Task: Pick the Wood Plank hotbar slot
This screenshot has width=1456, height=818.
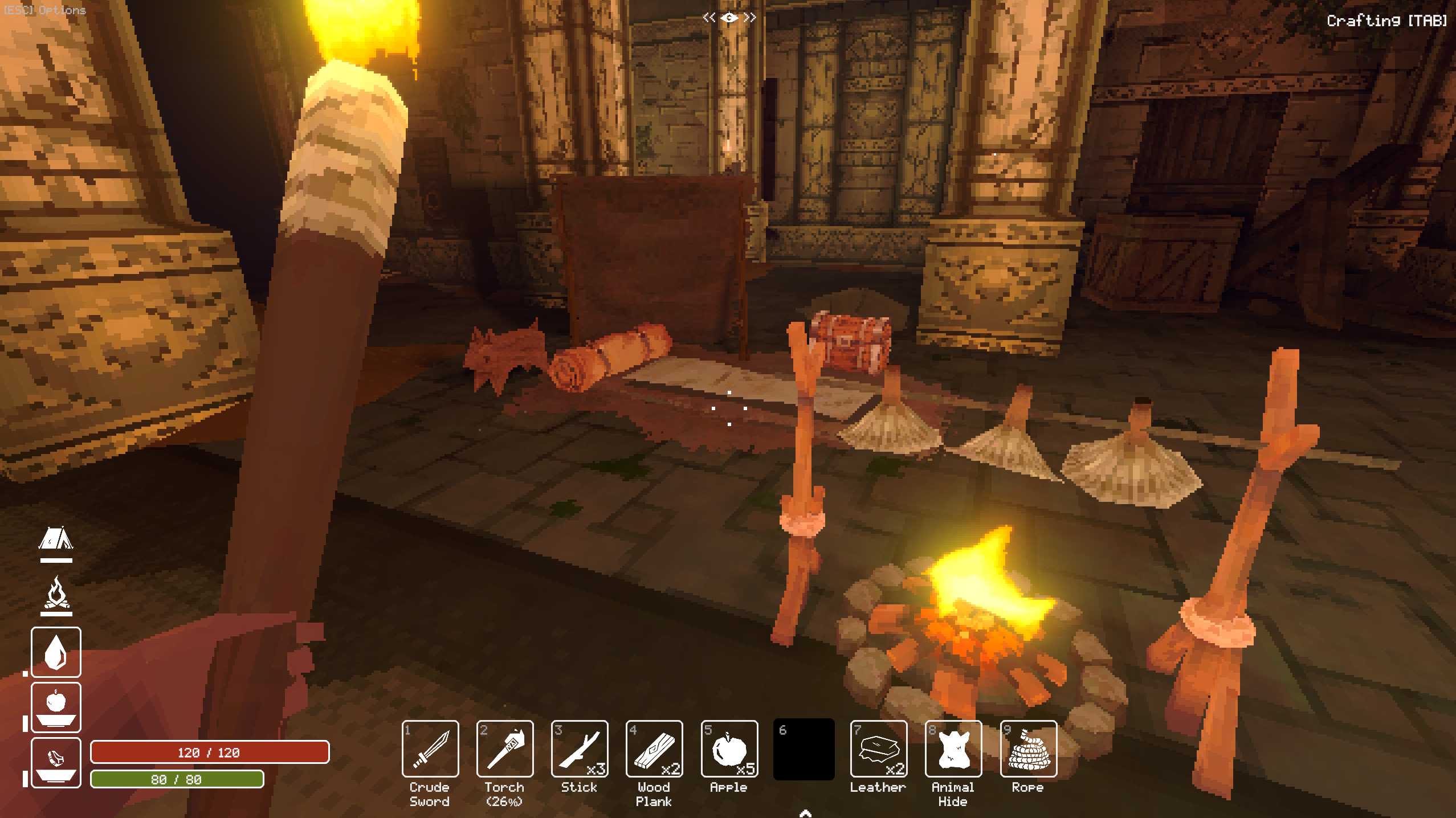Action: click(x=654, y=749)
